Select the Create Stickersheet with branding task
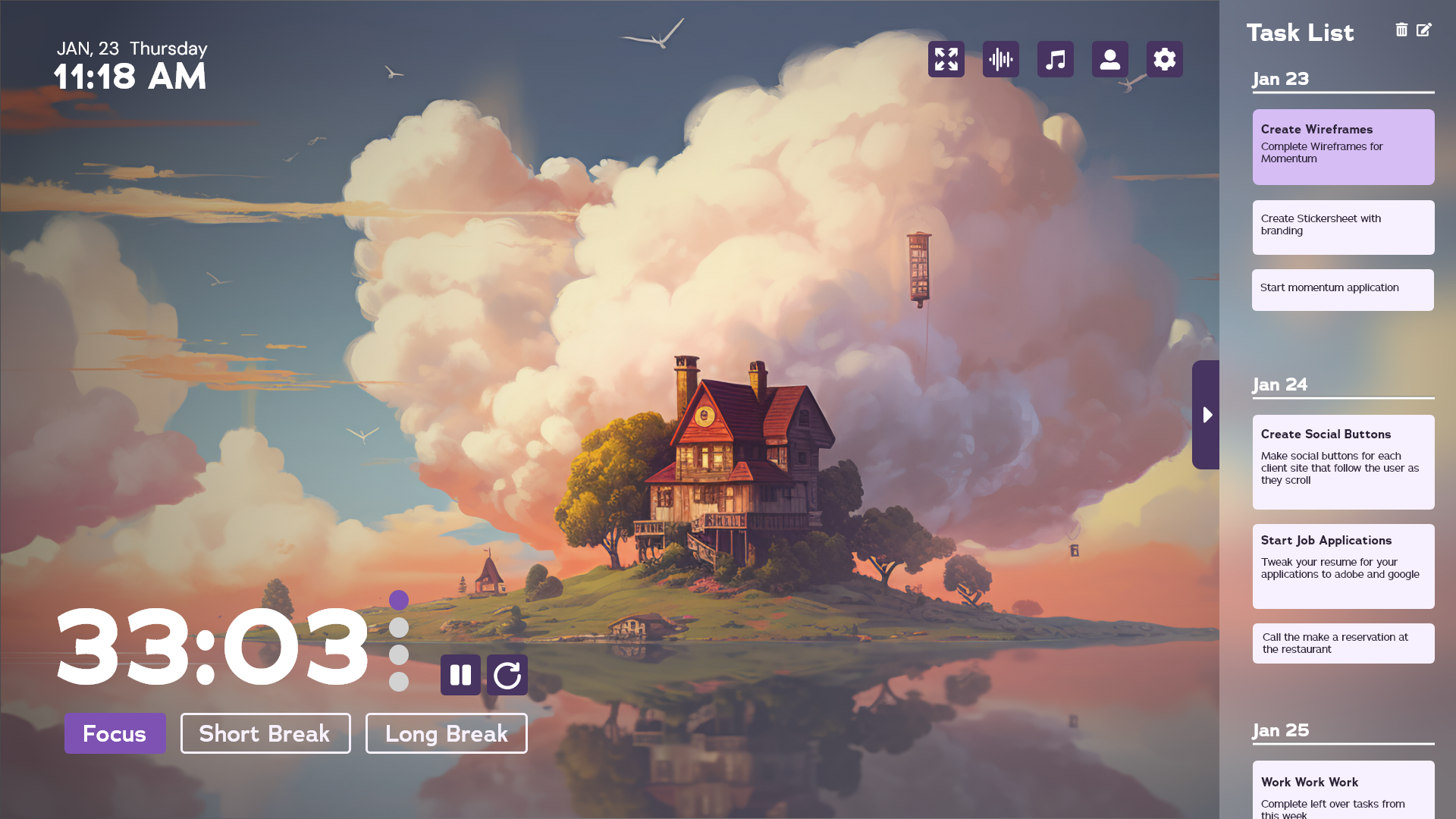 coord(1343,227)
